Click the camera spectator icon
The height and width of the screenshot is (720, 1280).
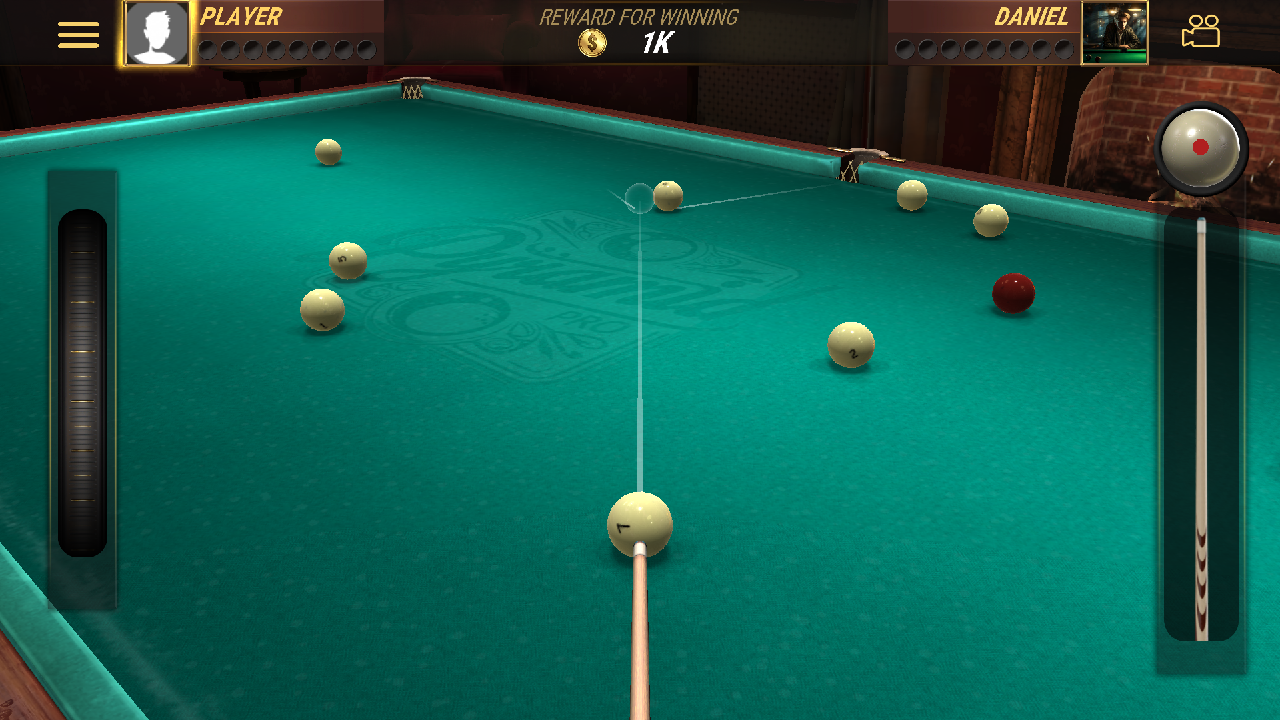click(x=1201, y=32)
